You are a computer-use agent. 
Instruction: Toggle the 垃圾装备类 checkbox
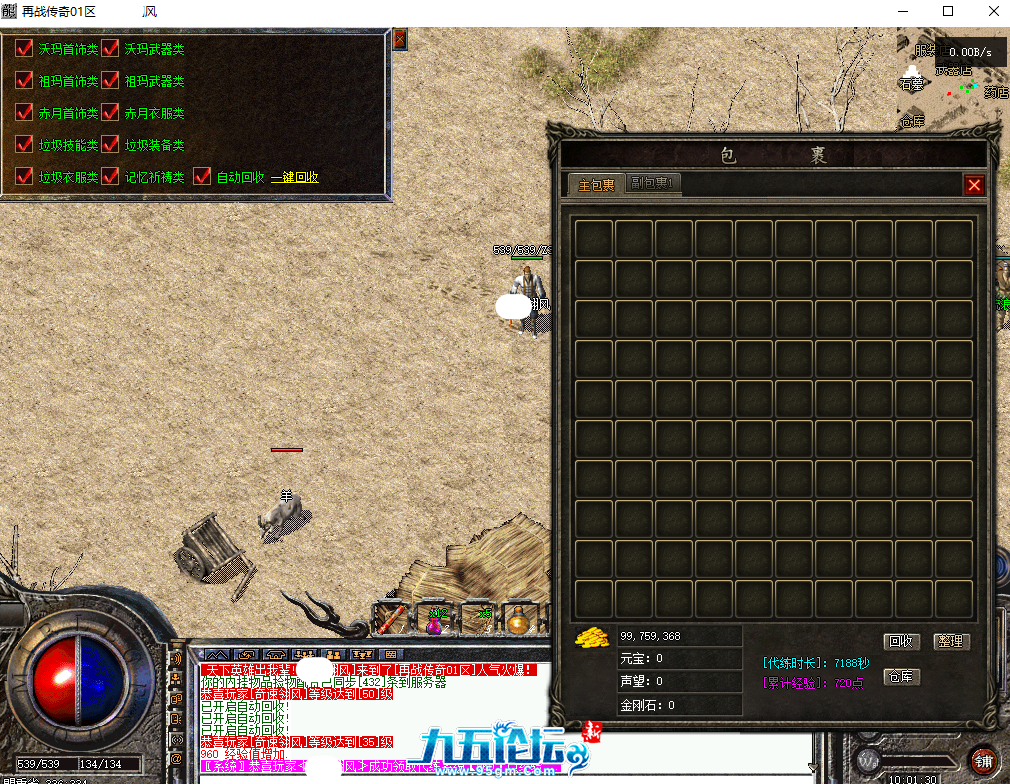coord(110,145)
